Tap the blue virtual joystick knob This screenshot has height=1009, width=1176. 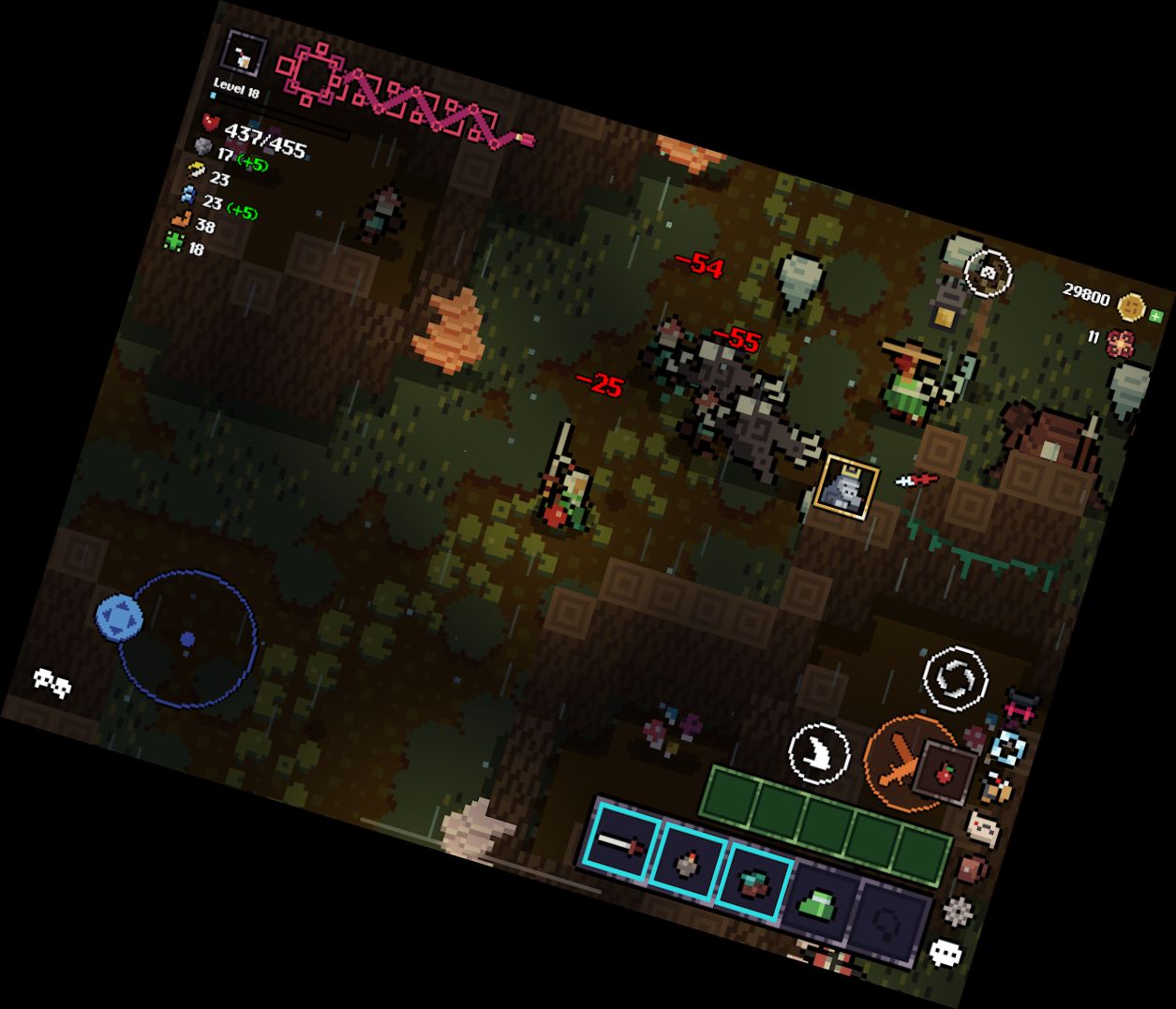coord(119,618)
